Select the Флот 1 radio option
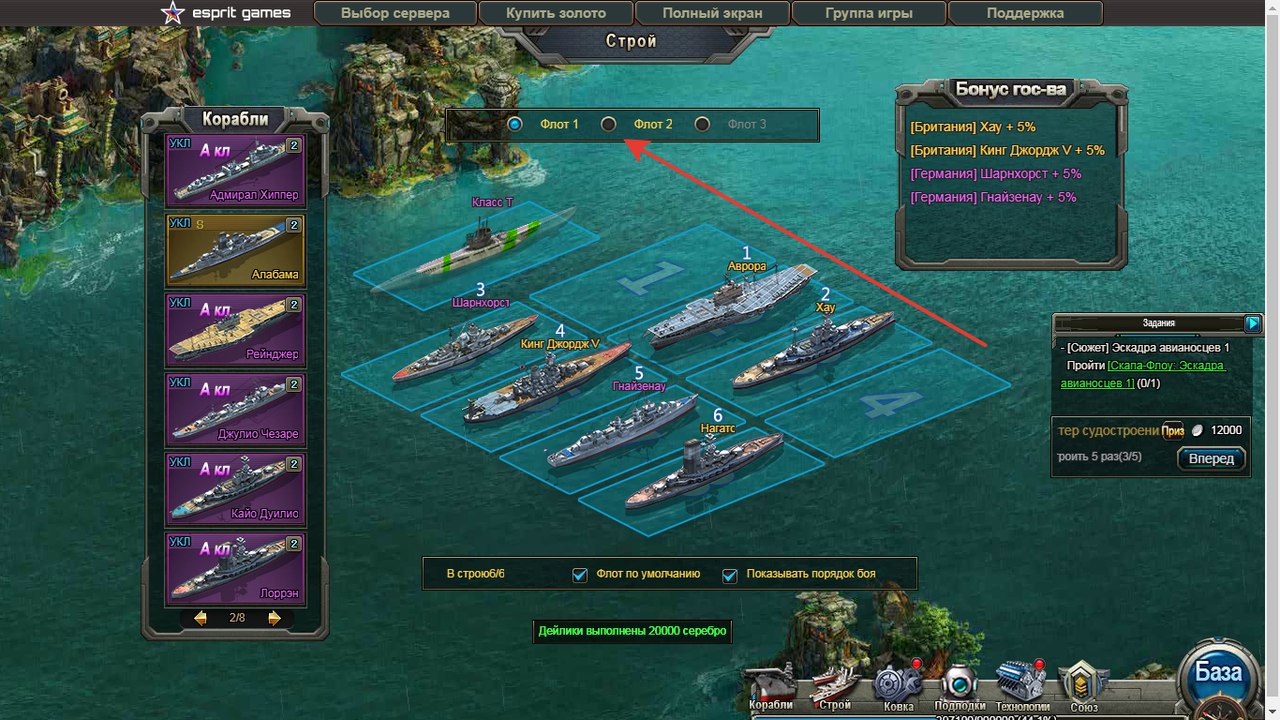The height and width of the screenshot is (720, 1280). coord(515,124)
